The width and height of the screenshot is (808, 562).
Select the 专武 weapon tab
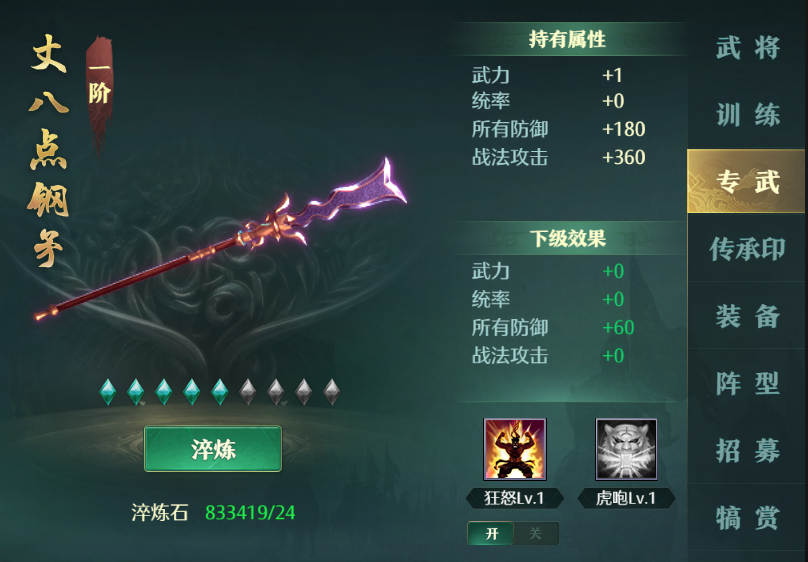point(747,181)
